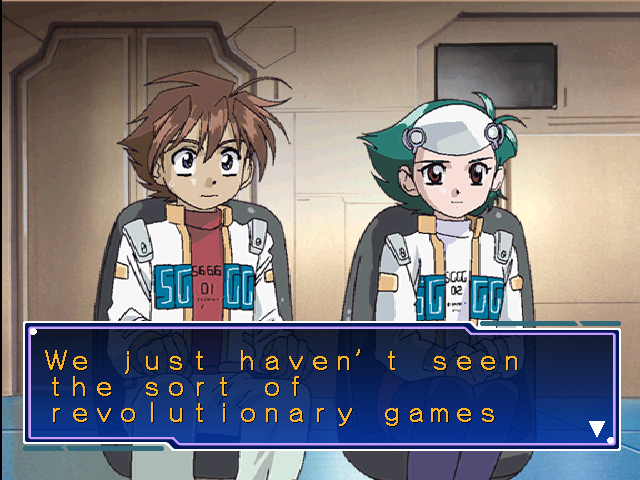Click the white dialogue advance arrow

[597, 429]
